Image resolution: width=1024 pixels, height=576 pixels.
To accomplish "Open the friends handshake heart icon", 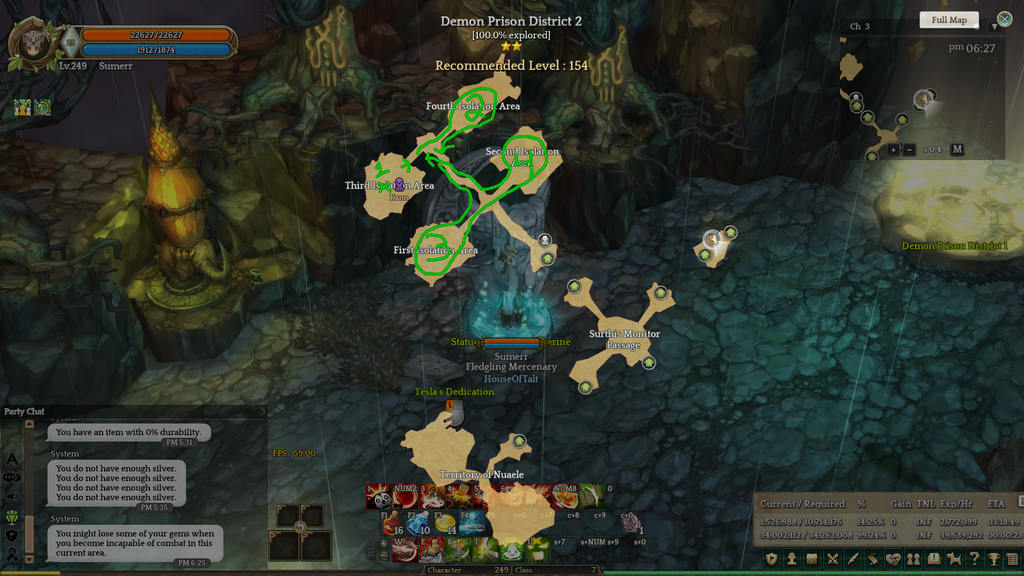I will [893, 559].
